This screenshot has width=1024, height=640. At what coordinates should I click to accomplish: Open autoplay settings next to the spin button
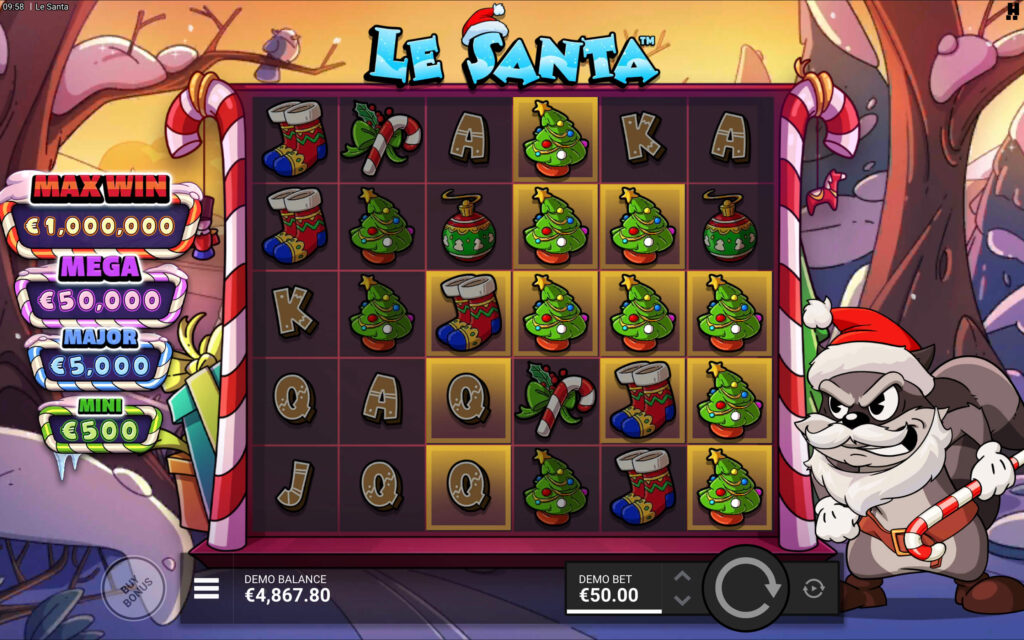[x=813, y=588]
